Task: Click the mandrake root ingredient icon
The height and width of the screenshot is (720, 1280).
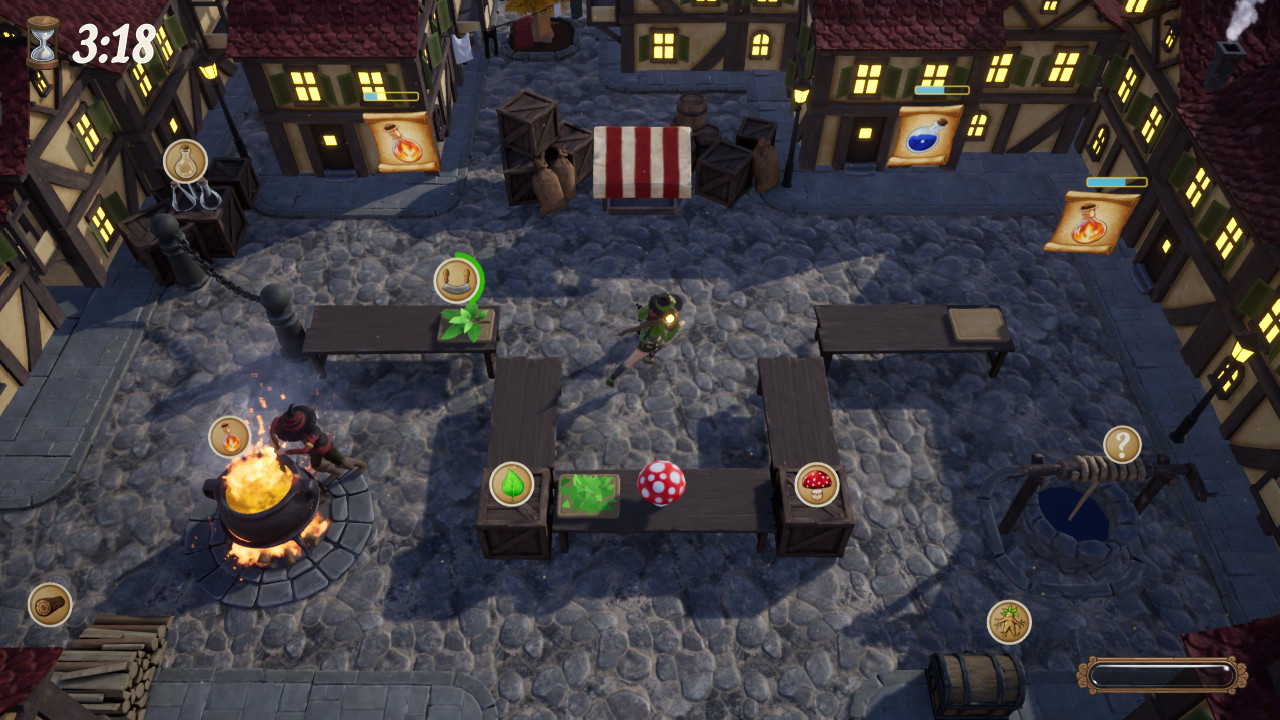Action: pyautogui.click(x=1012, y=622)
